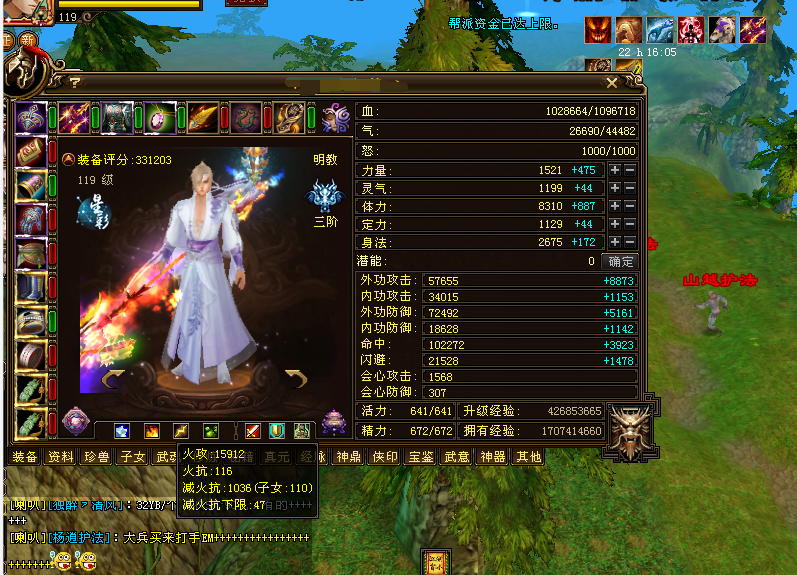Confirm the 潜能 point allocation with 确定
The width and height of the screenshot is (797, 575).
coord(621,261)
